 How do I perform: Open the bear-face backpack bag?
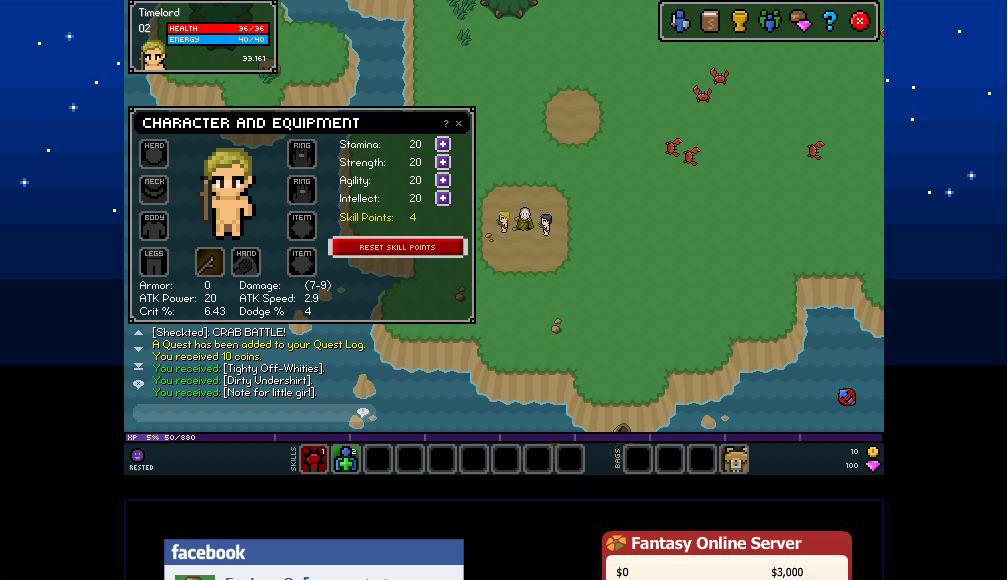735,459
